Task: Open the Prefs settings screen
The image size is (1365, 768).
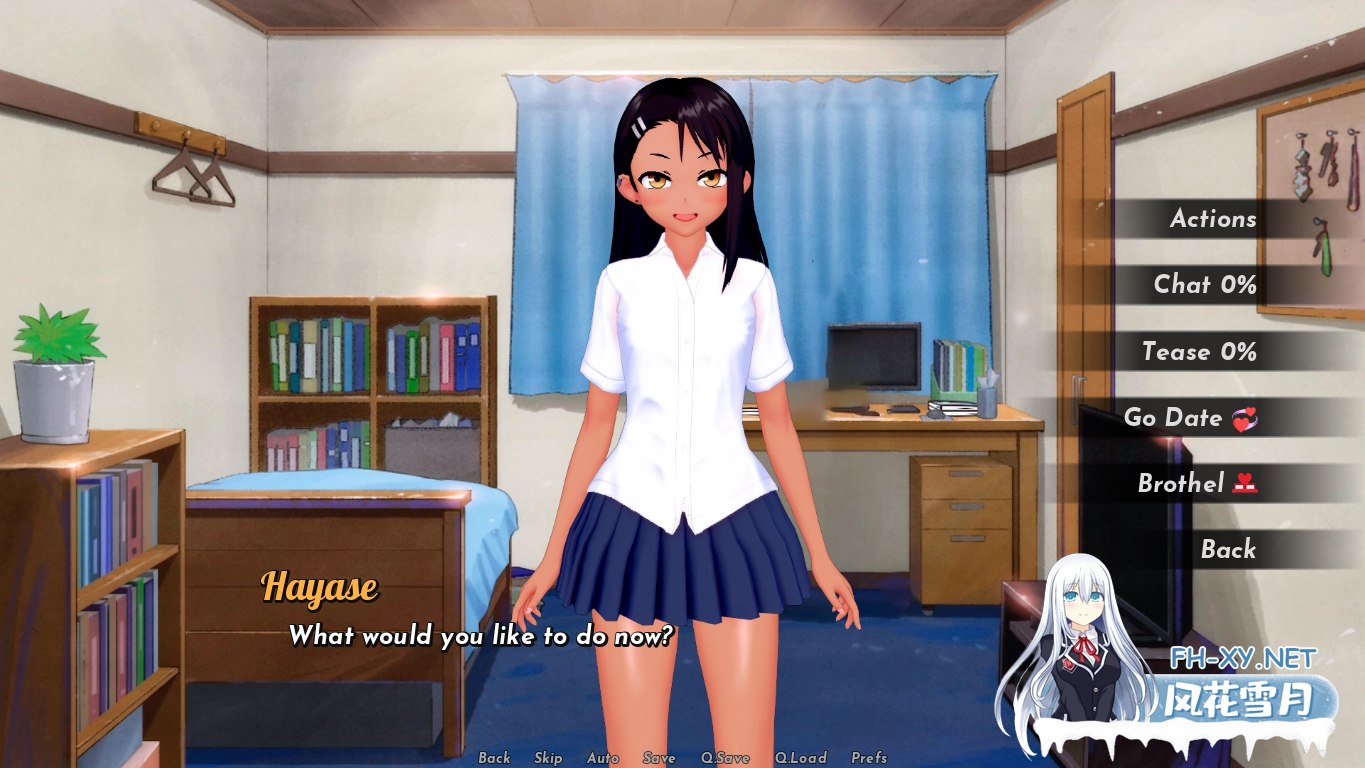Action: (x=869, y=758)
